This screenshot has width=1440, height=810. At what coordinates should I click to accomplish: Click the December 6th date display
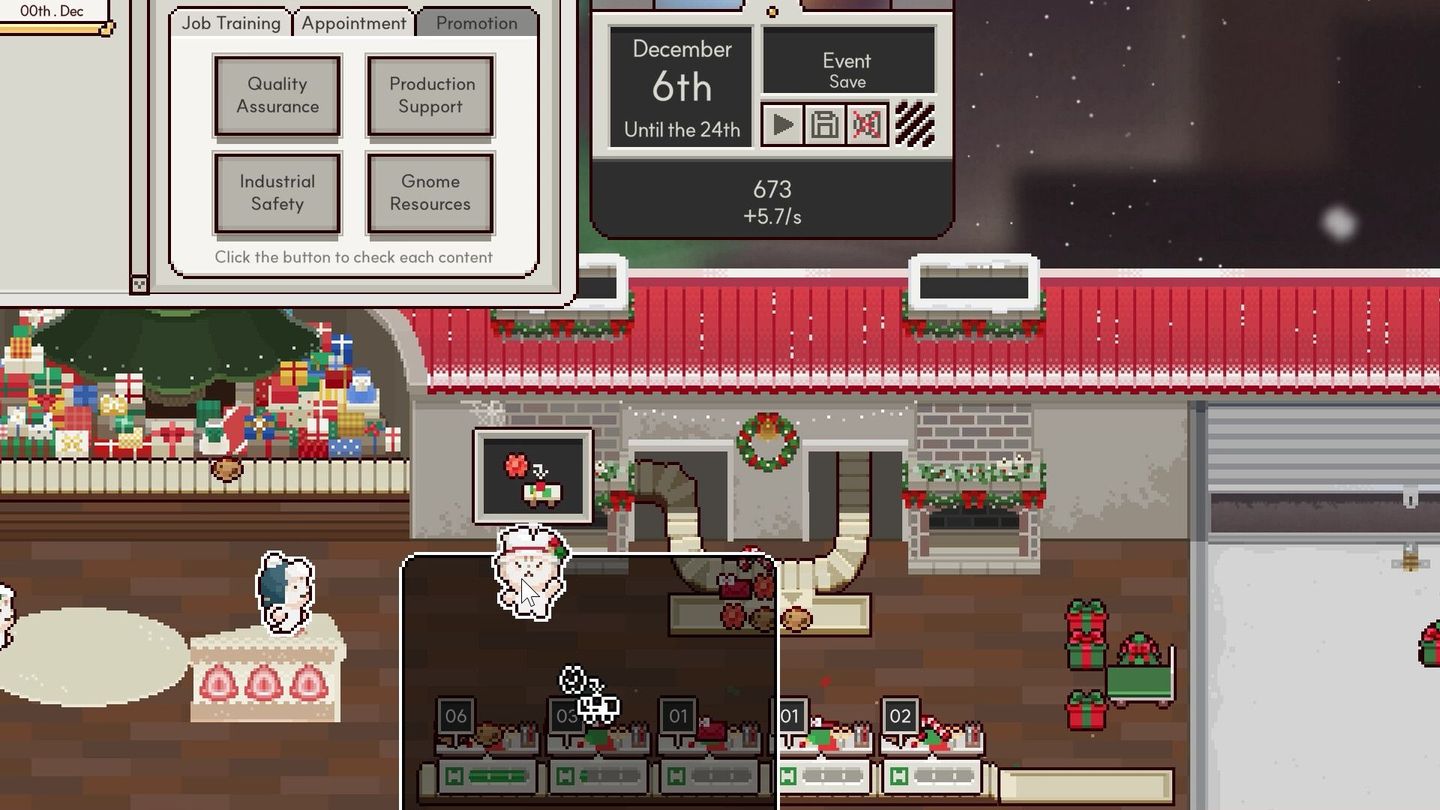coord(679,85)
